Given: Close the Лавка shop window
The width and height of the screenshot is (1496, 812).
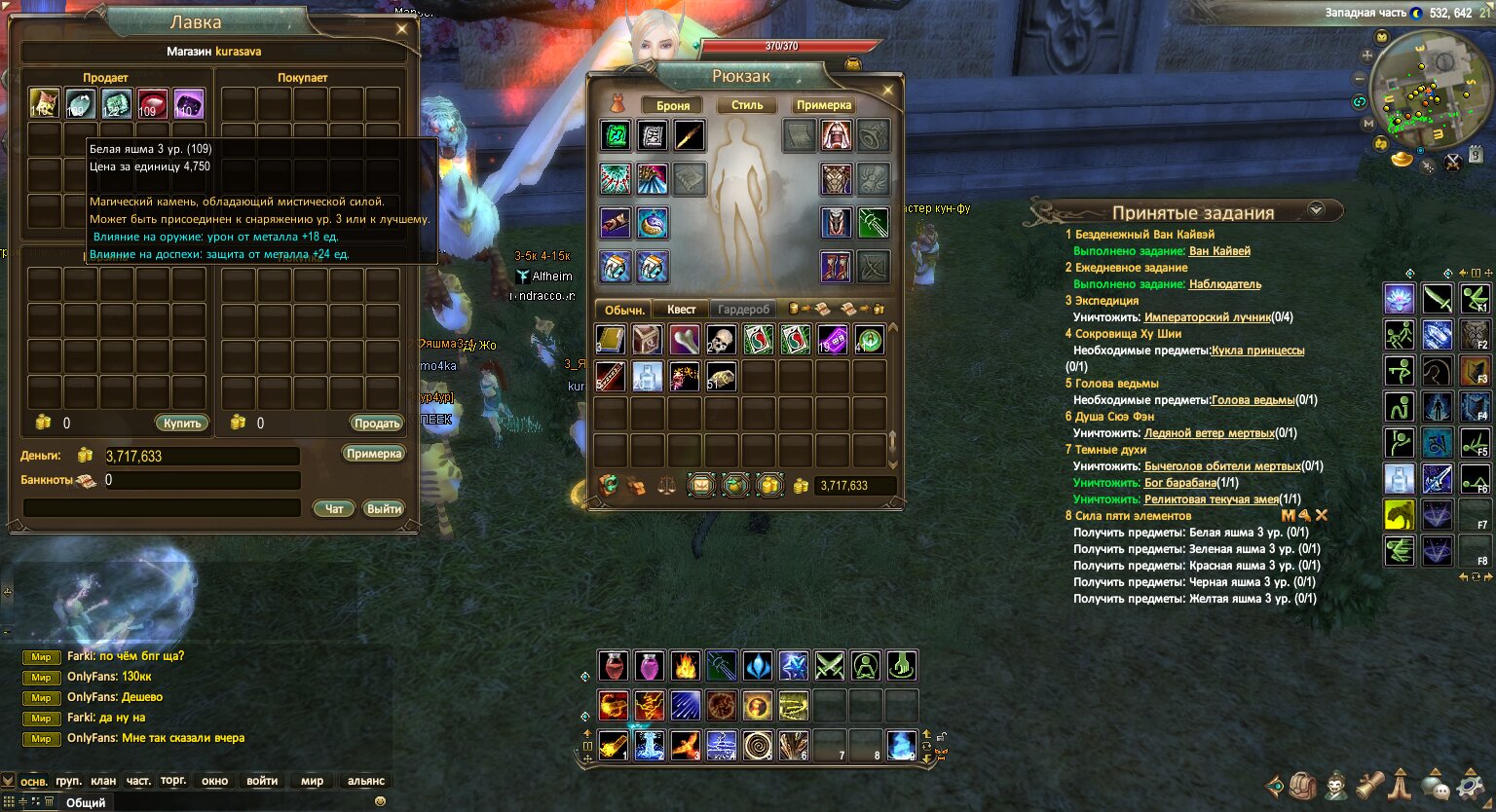Looking at the screenshot, I should 401,29.
